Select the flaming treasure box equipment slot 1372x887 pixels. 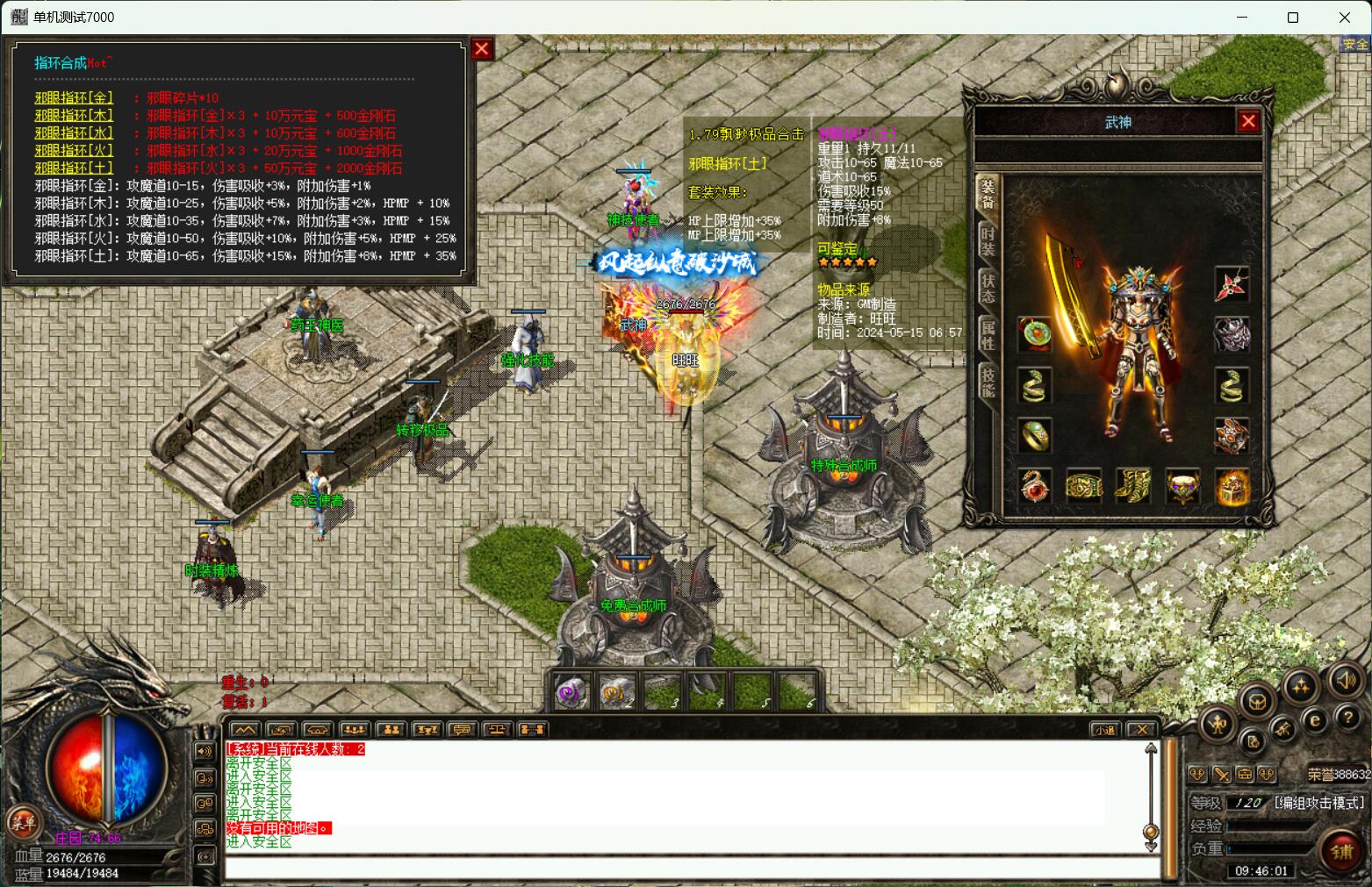(1232, 485)
